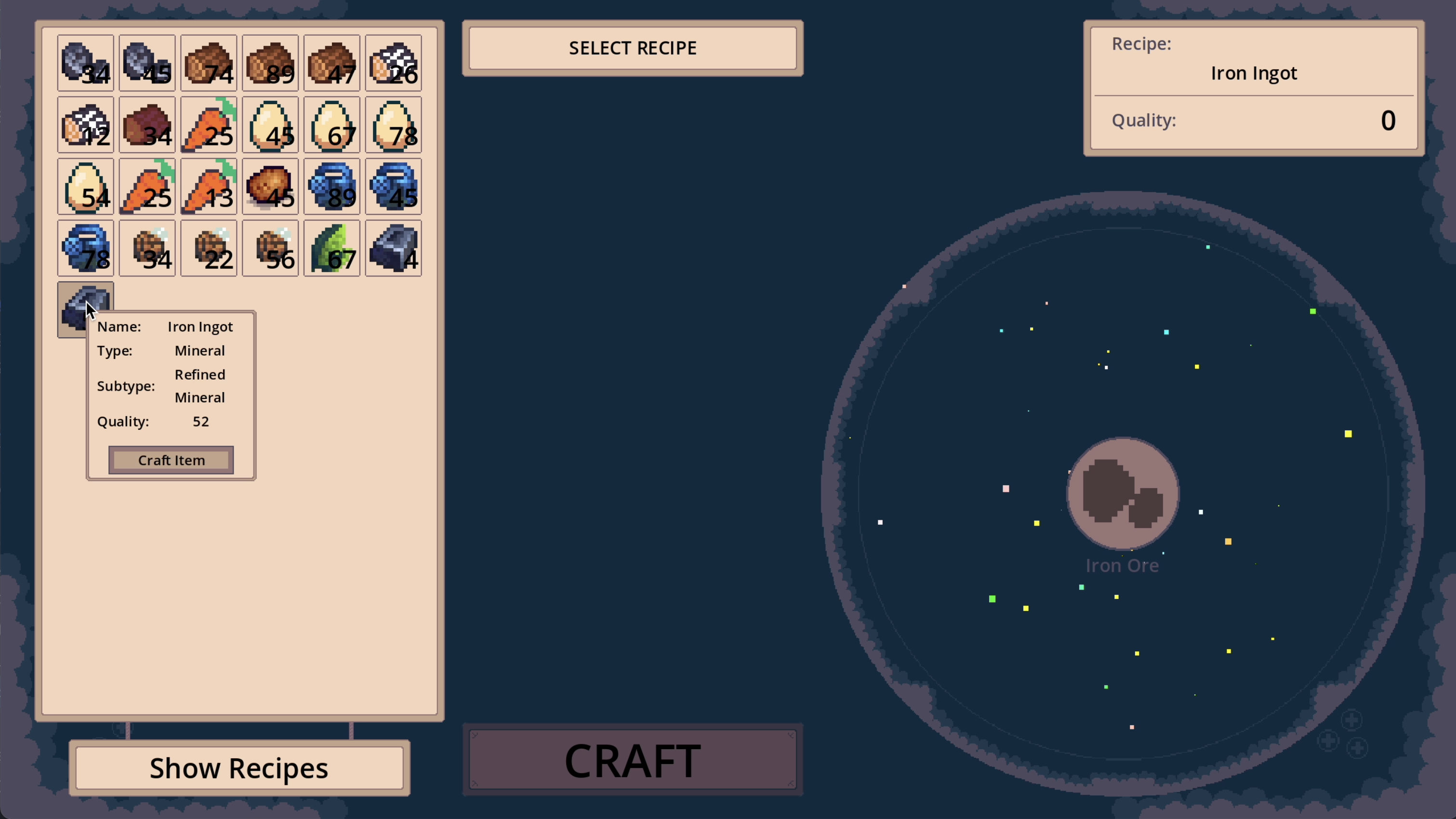Viewport: 1456px width, 819px height.
Task: Pick the green leaf with quality 67
Action: (332, 248)
